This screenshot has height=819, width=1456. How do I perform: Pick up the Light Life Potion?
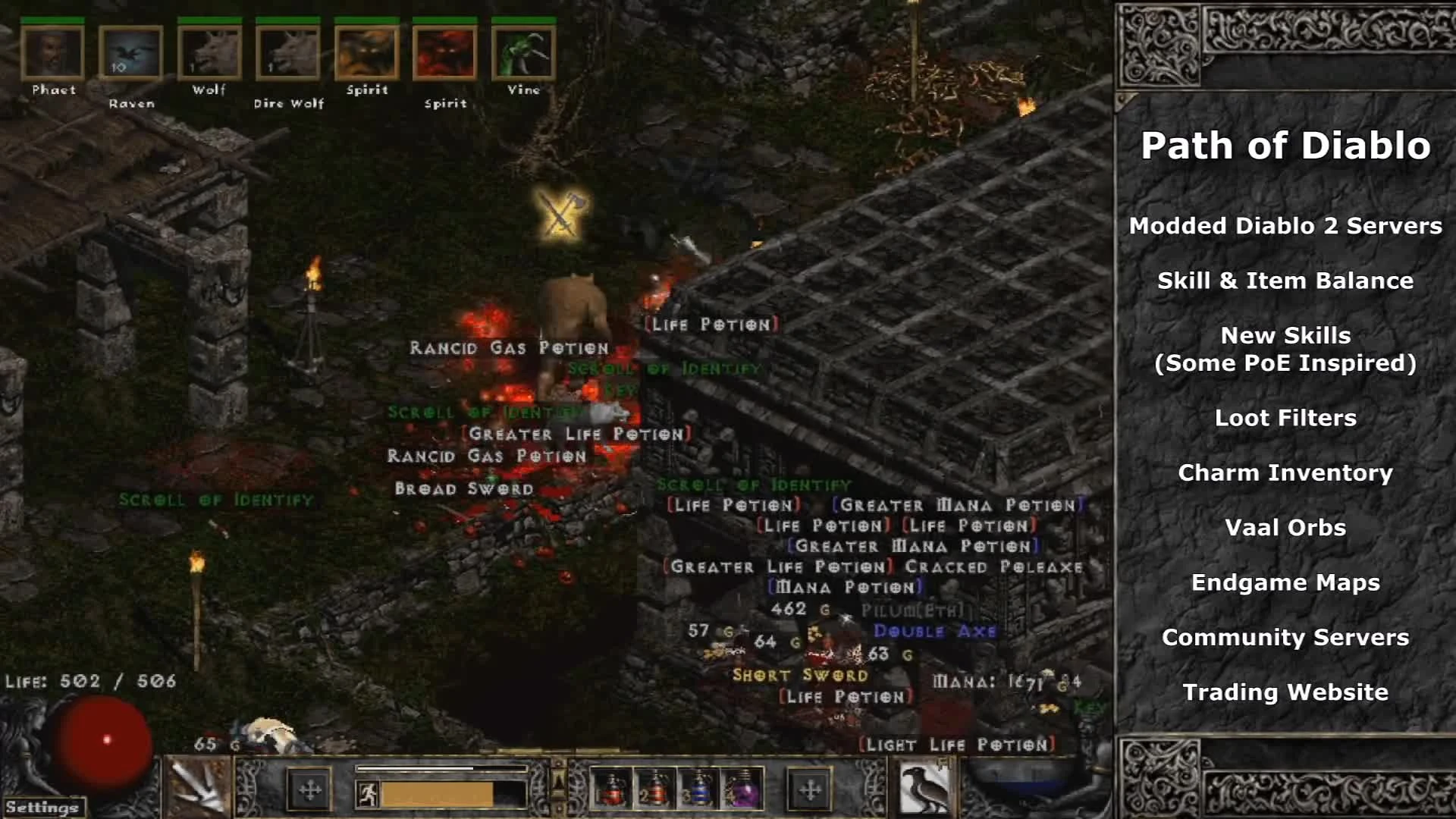pos(957,744)
